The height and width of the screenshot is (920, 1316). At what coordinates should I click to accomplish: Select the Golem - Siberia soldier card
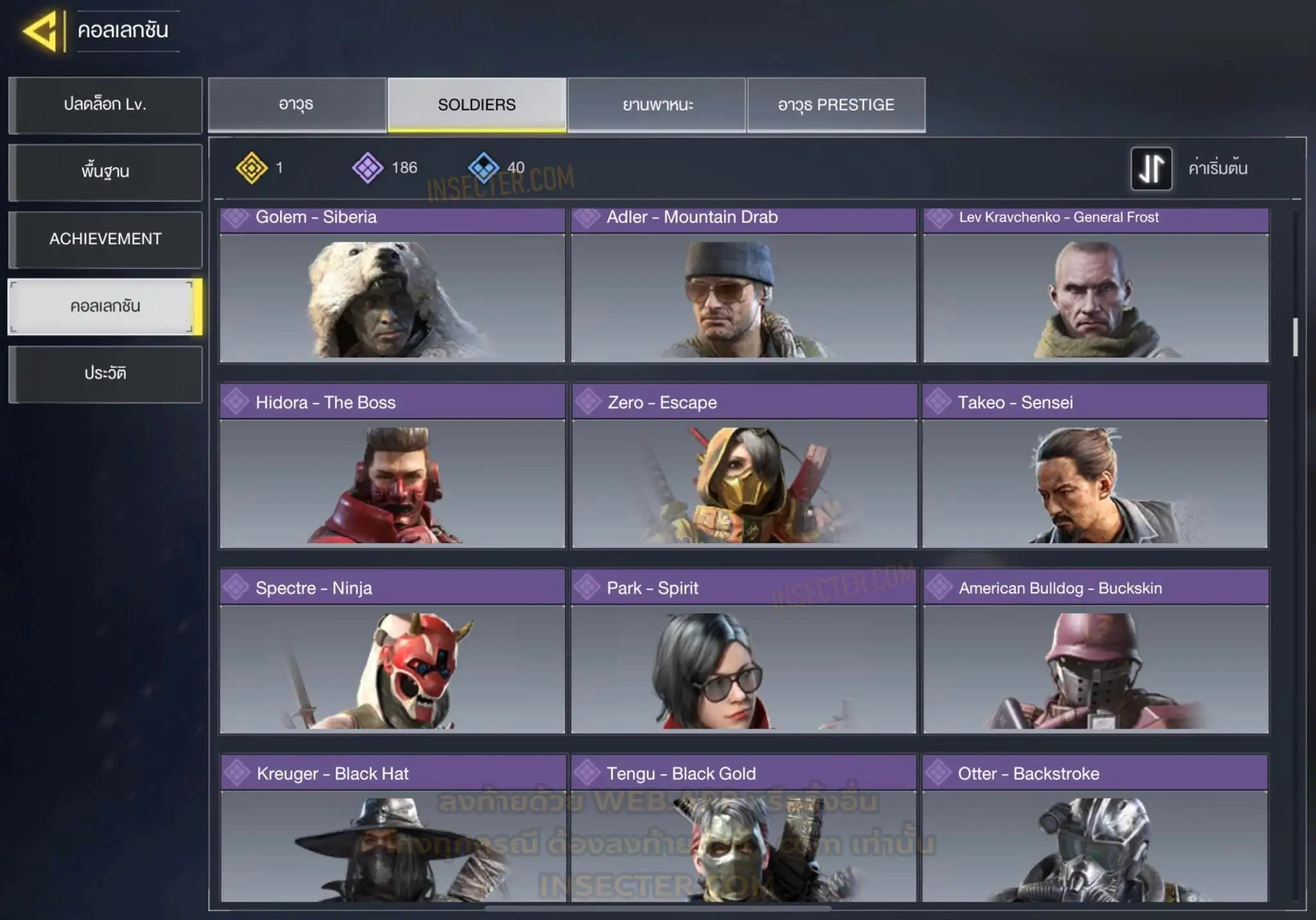(392, 286)
